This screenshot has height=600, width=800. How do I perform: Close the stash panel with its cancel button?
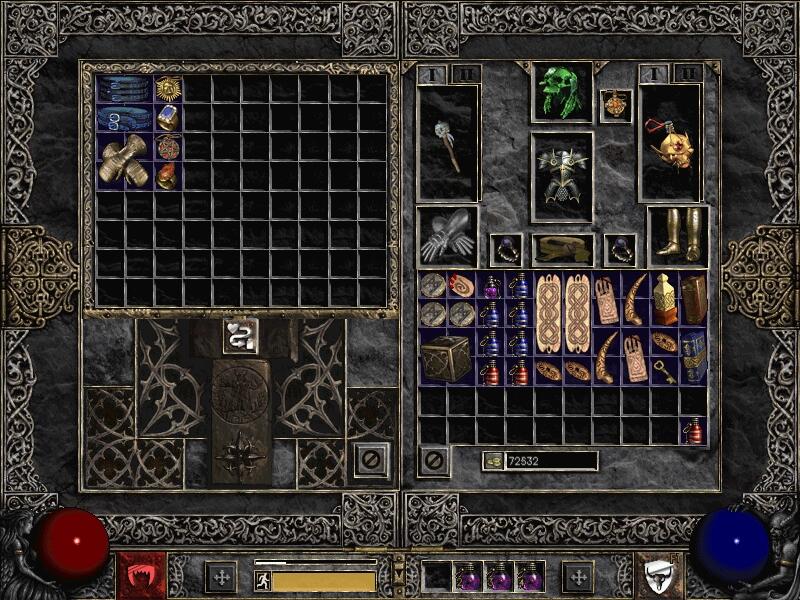pyautogui.click(x=372, y=461)
